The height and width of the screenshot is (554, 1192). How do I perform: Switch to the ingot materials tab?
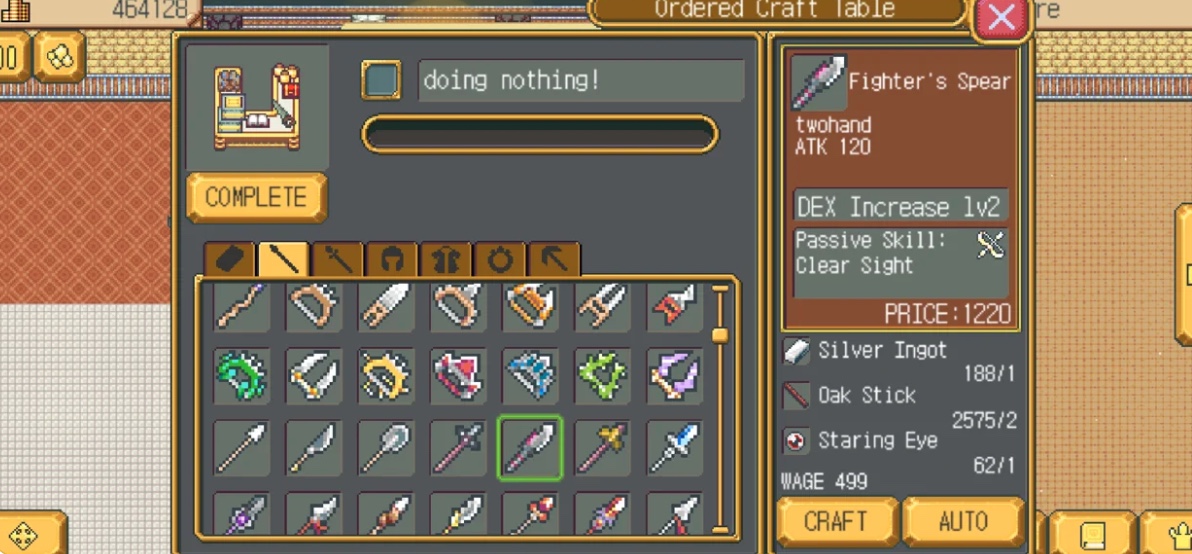(x=230, y=260)
